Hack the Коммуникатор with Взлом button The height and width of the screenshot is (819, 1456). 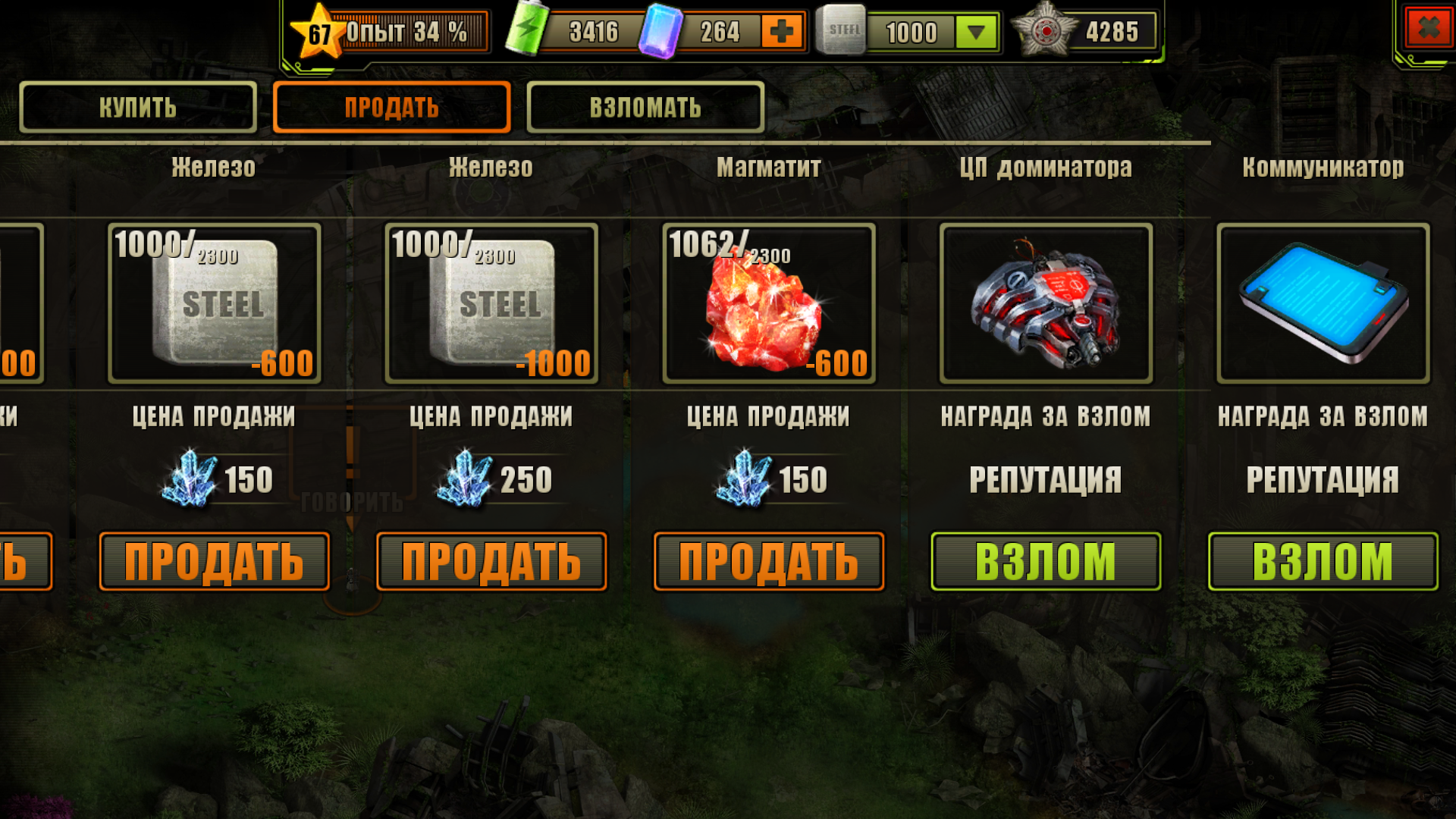click(1323, 561)
